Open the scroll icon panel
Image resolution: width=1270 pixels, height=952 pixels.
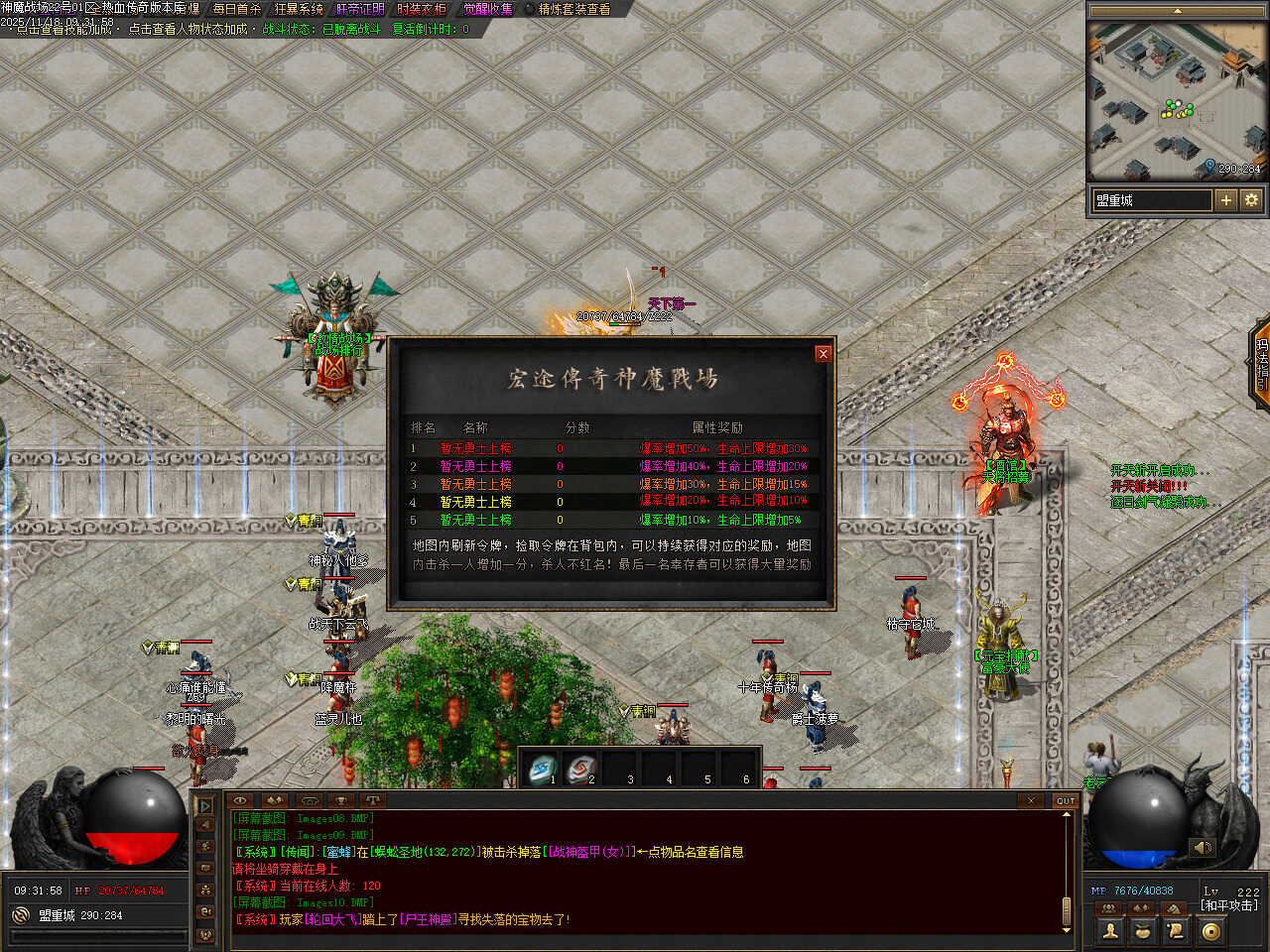(1177, 930)
